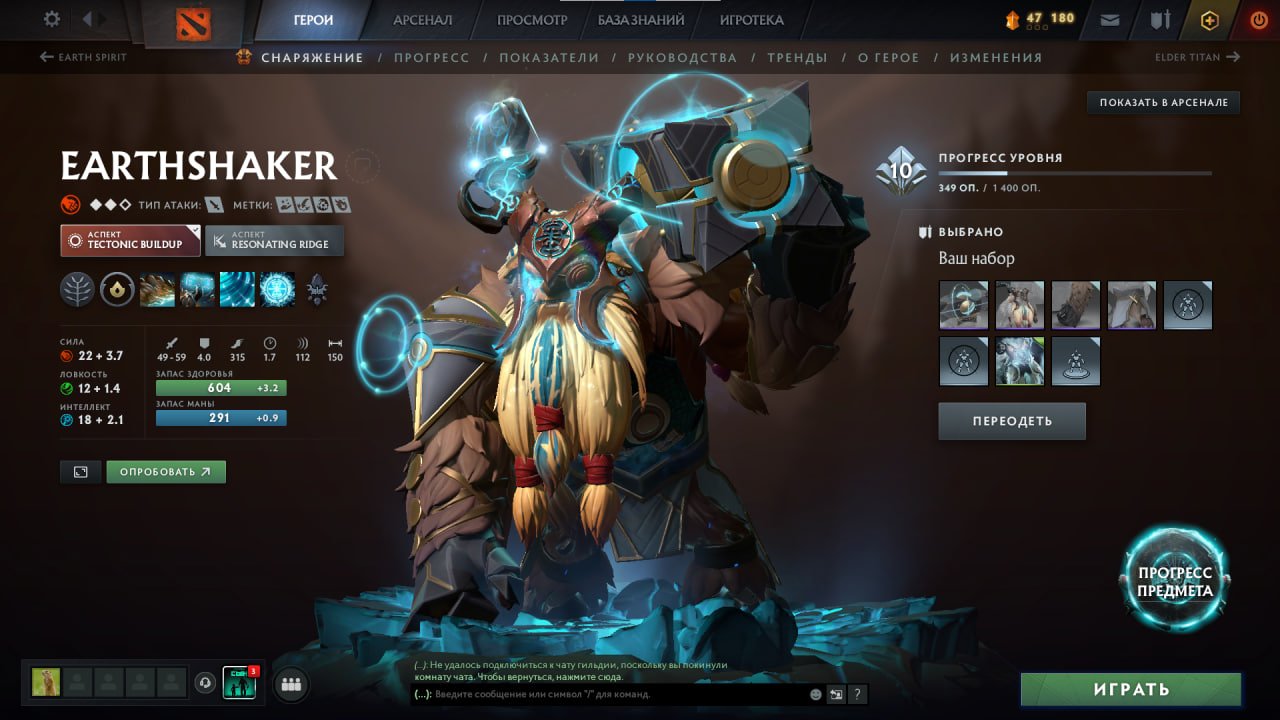Click the Aftershock ability icon
1280x720 pixels.
pyautogui.click(x=236, y=290)
